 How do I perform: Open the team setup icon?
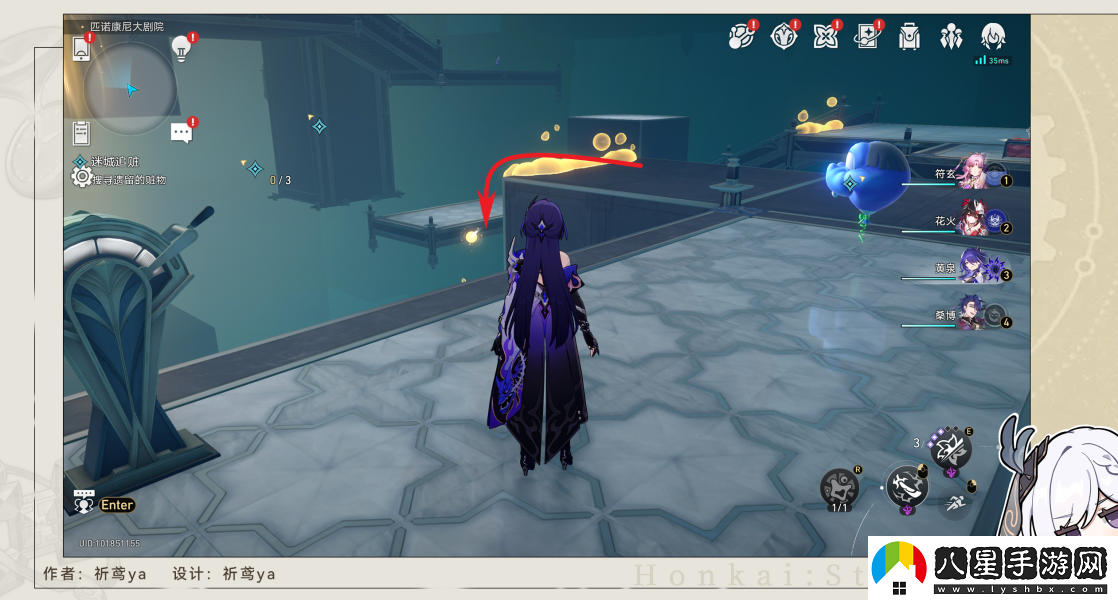[951, 37]
